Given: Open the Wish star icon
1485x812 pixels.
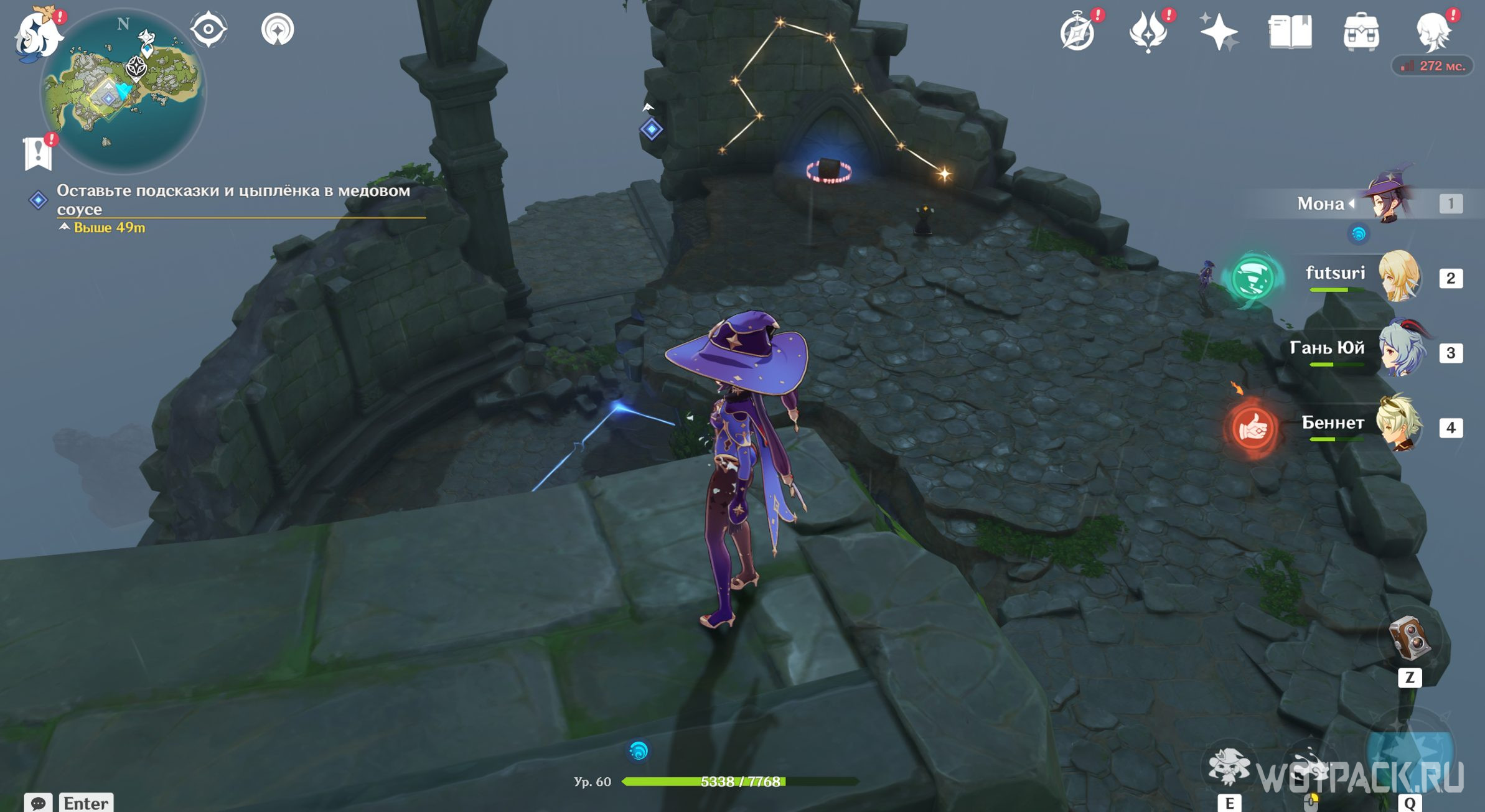Looking at the screenshot, I should tap(1218, 32).
